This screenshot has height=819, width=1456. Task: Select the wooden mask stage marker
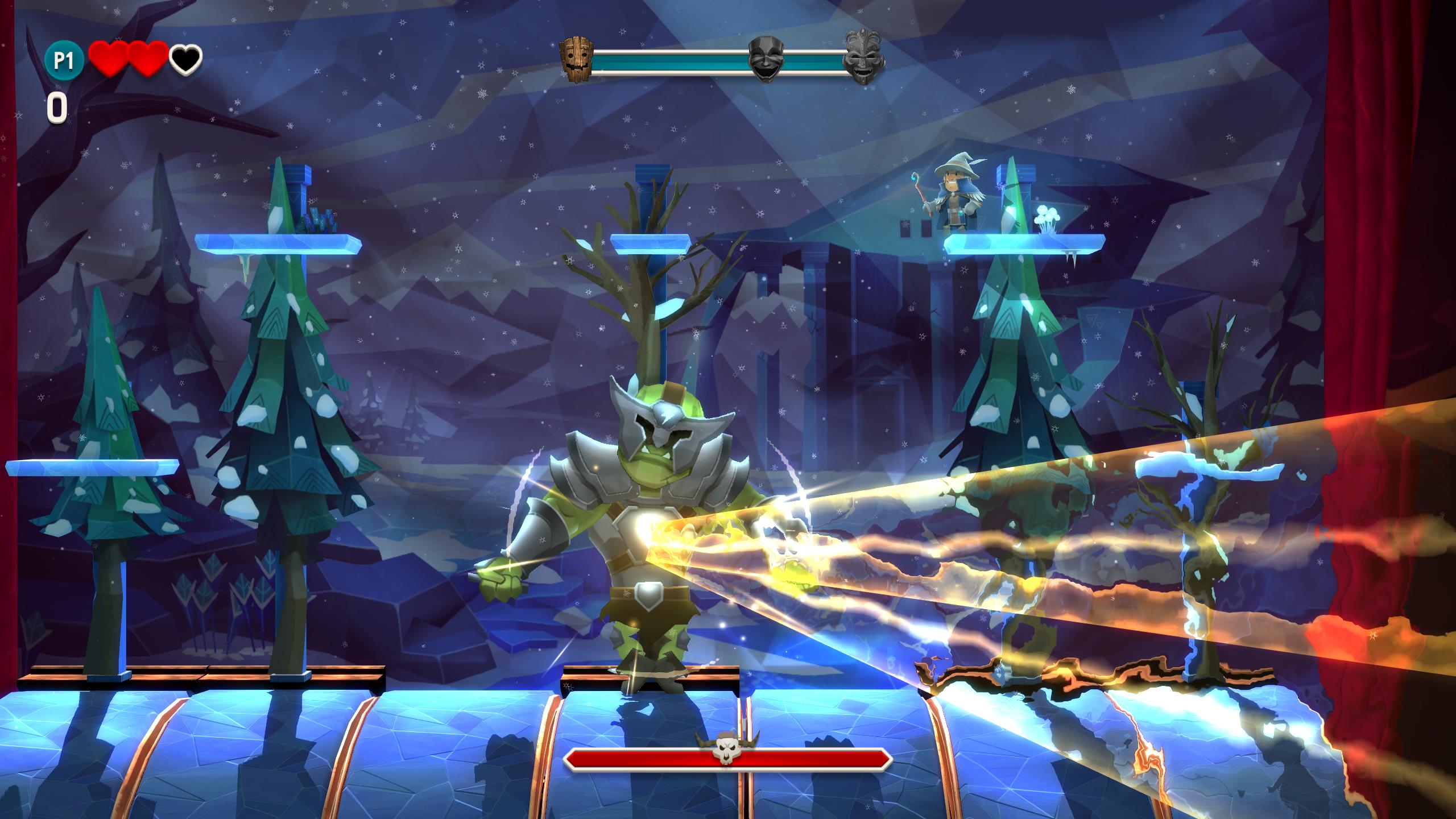coord(576,57)
